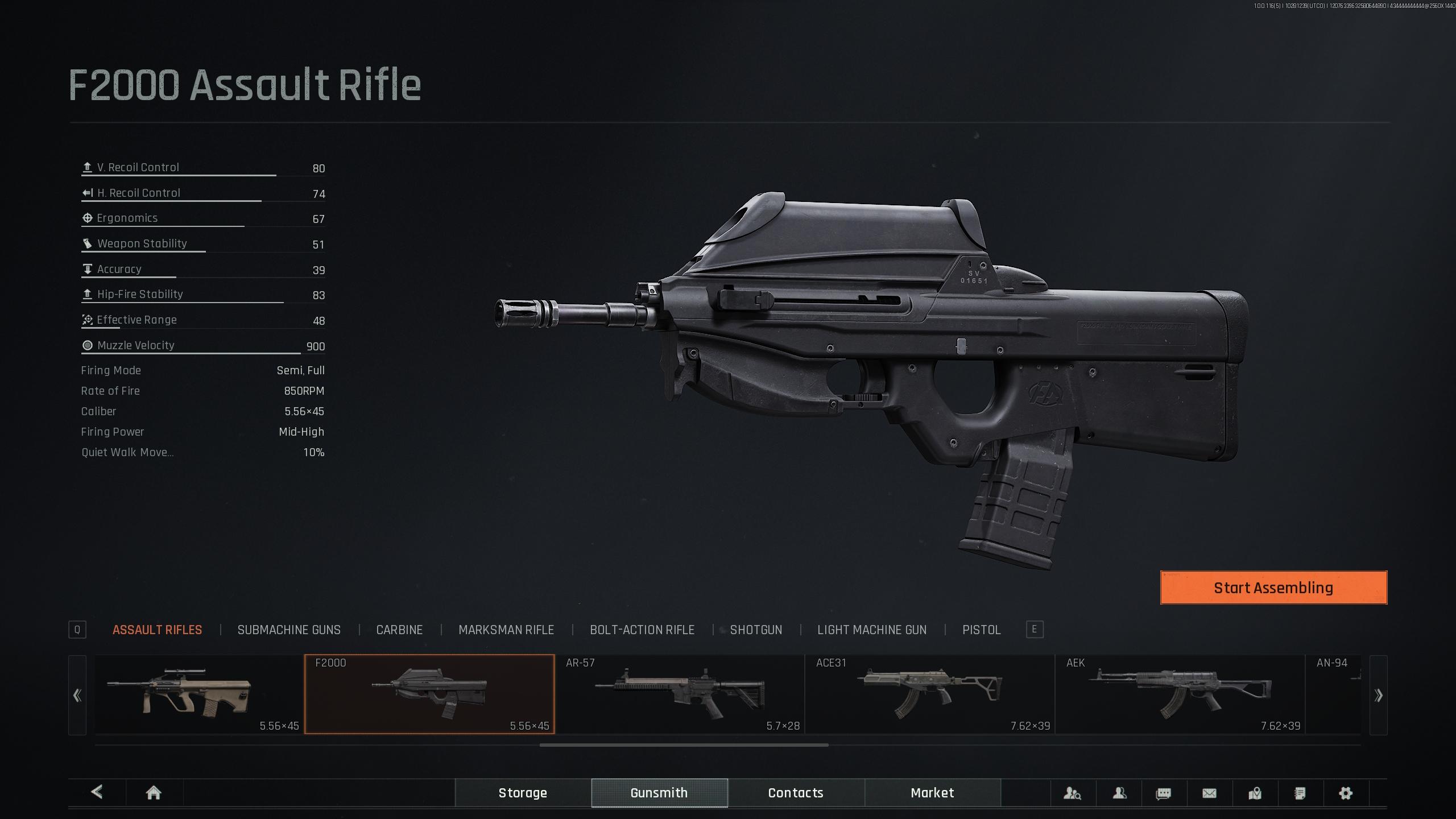
Task: Open settings via the gear icon
Action: pyautogui.click(x=1346, y=793)
